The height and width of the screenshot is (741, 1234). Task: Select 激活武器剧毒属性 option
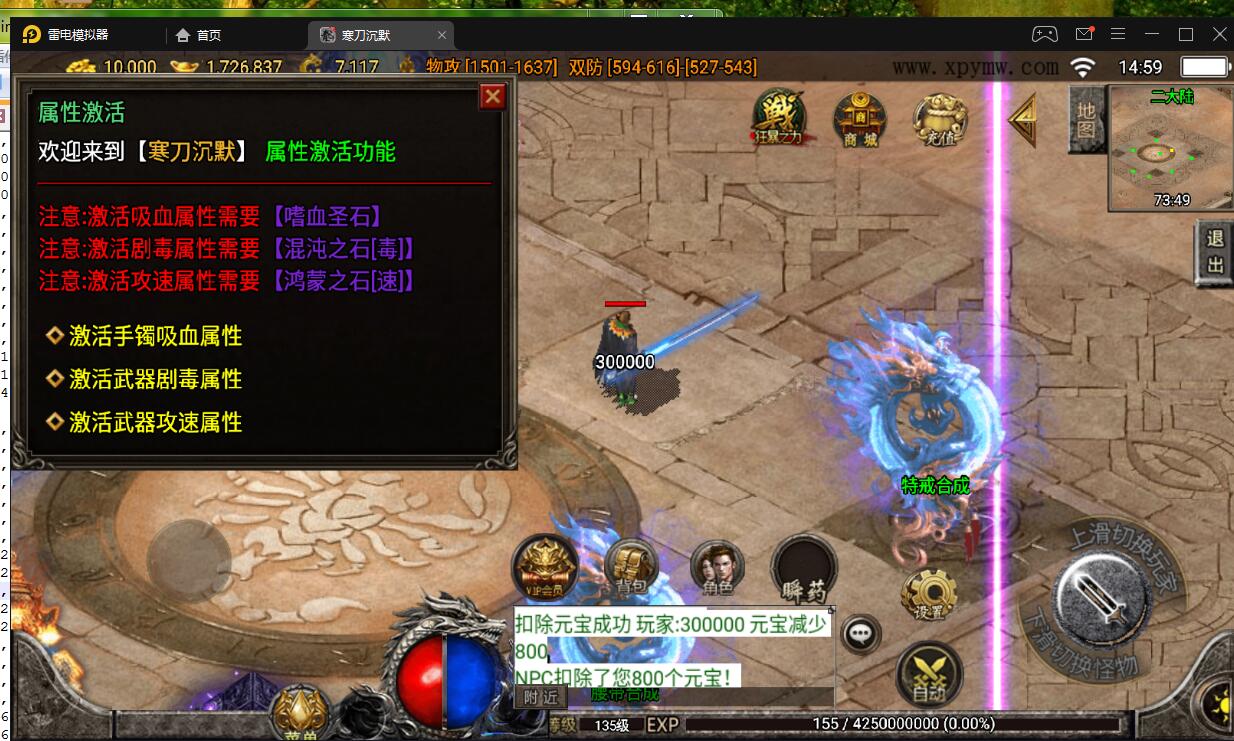155,379
